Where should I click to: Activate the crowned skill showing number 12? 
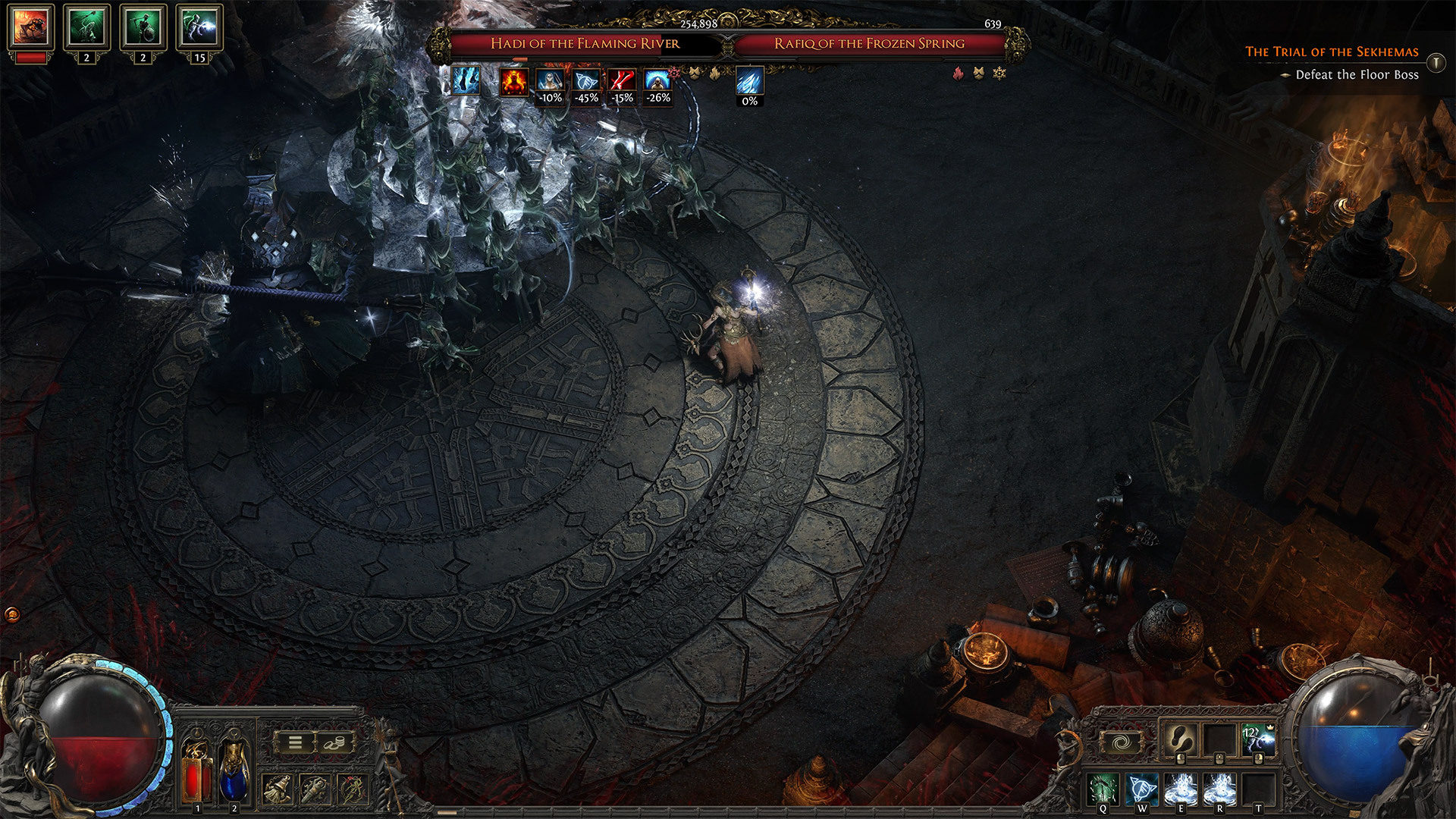point(1258,739)
